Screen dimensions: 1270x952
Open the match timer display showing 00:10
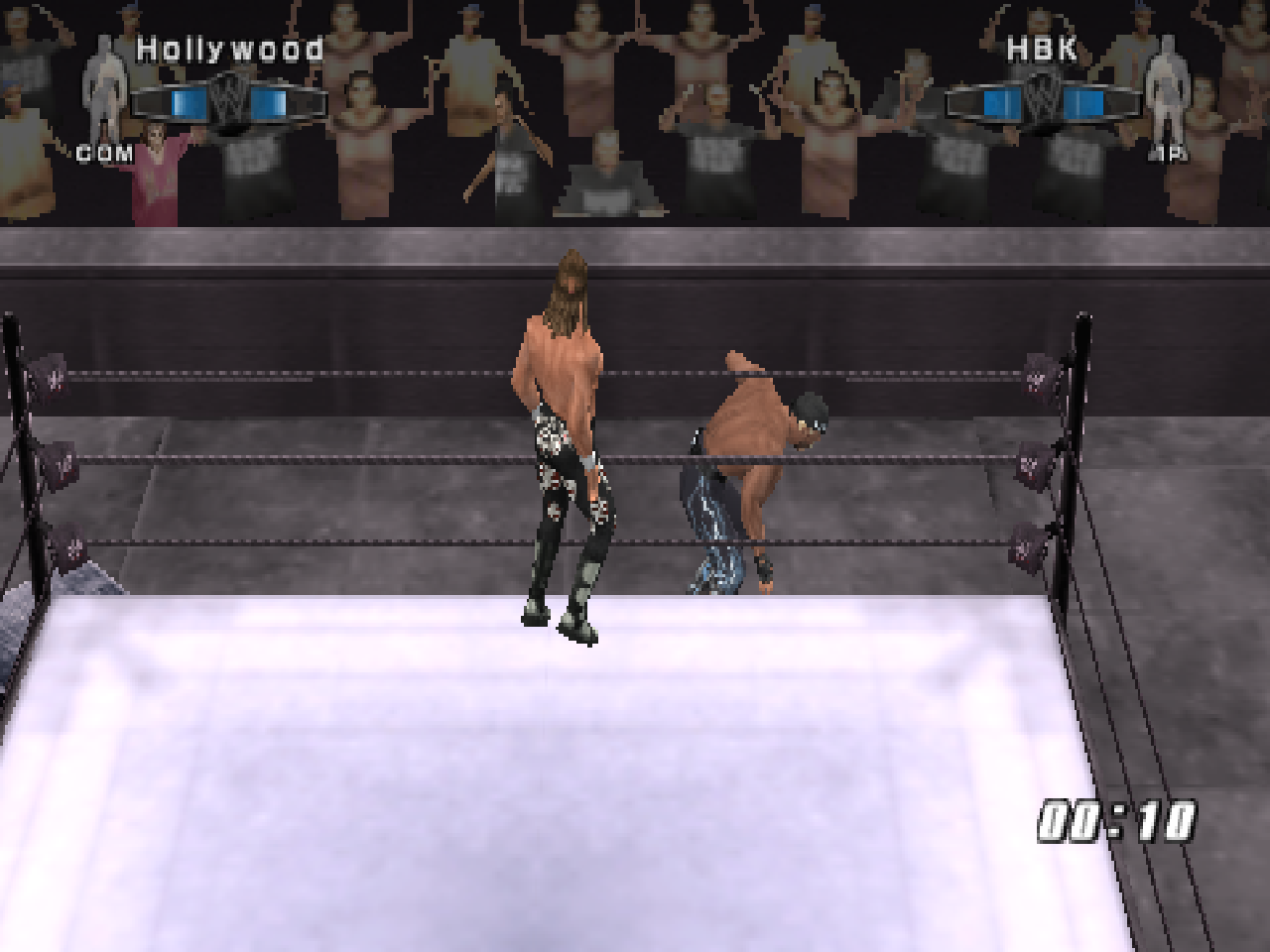click(x=1114, y=818)
